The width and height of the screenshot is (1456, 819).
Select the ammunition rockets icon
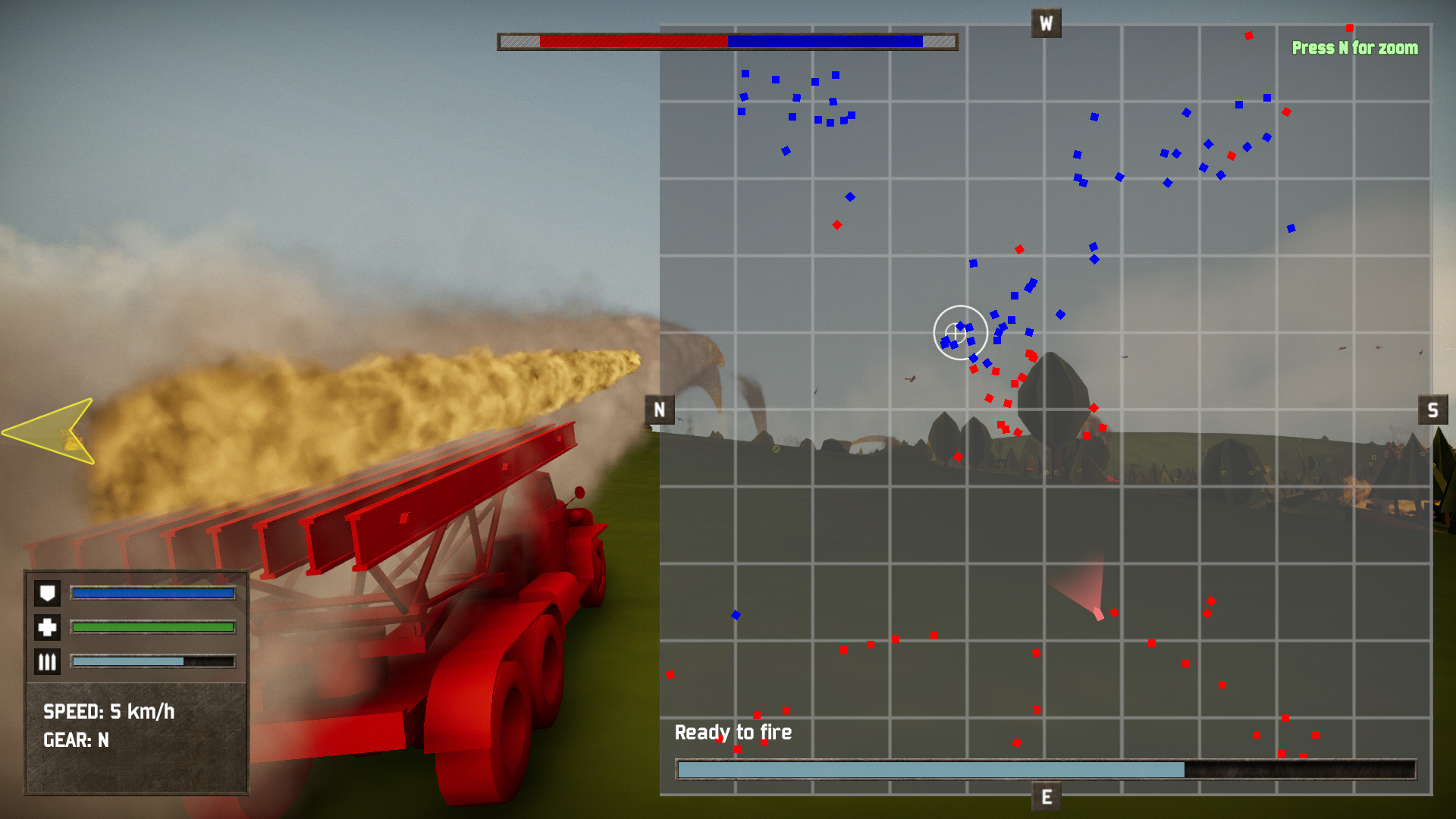(46, 661)
